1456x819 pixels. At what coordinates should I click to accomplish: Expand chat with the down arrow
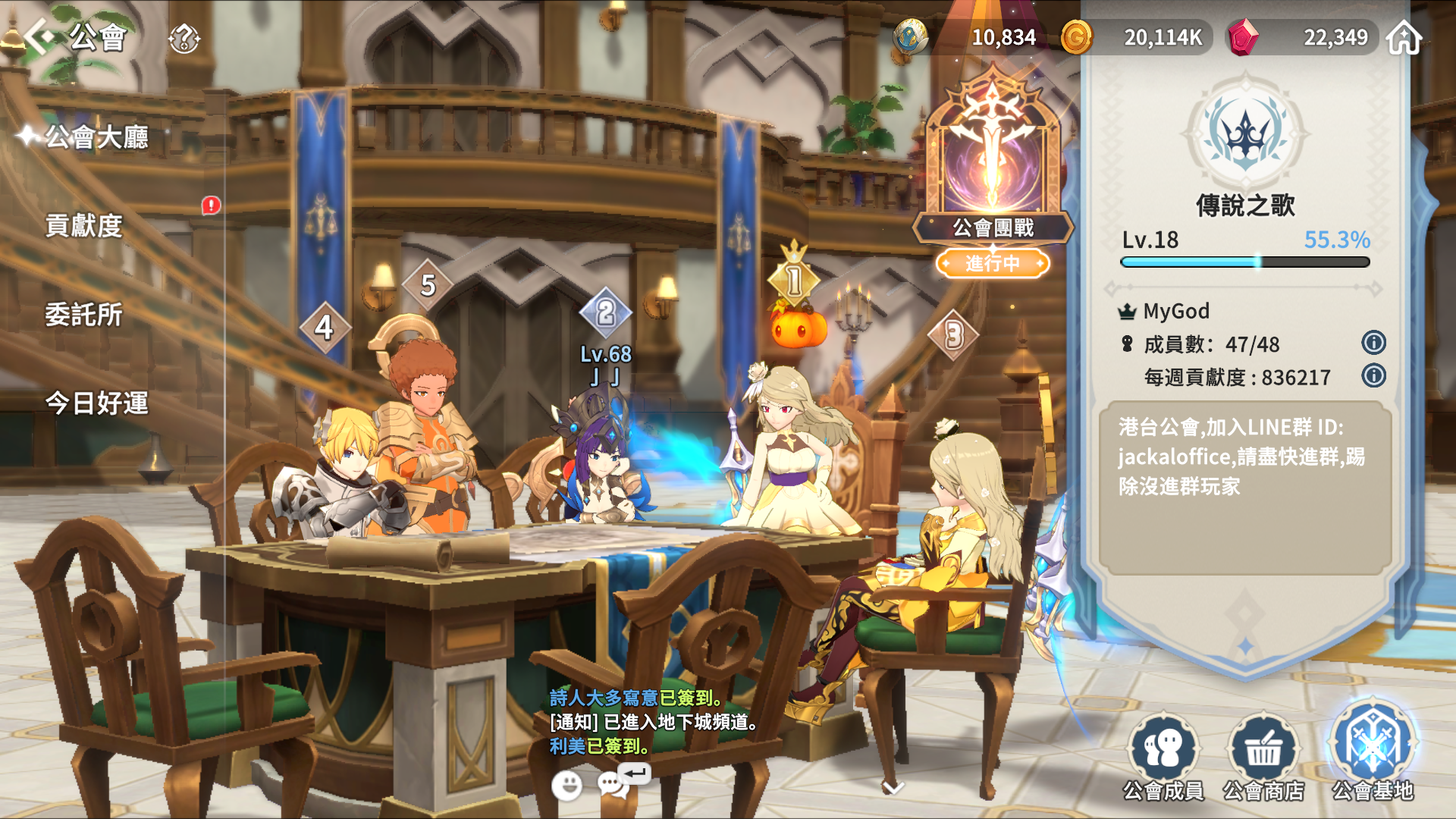(893, 788)
